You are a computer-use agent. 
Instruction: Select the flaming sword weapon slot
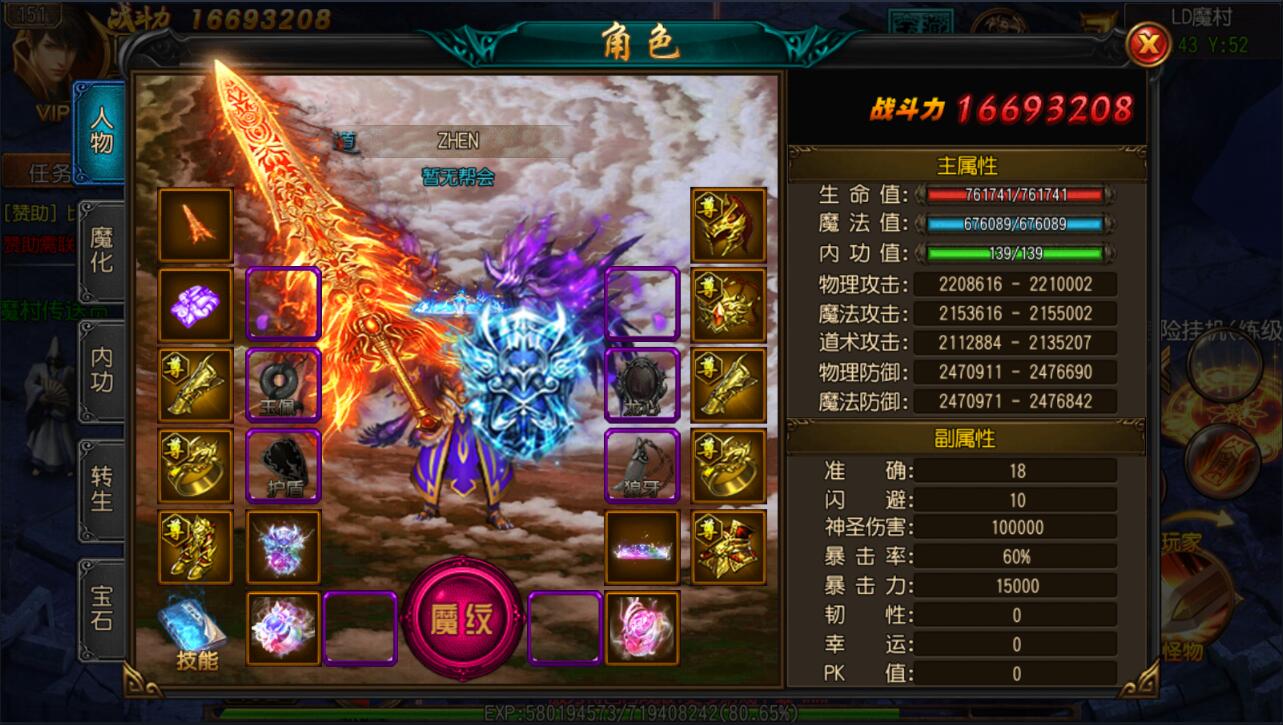point(196,226)
